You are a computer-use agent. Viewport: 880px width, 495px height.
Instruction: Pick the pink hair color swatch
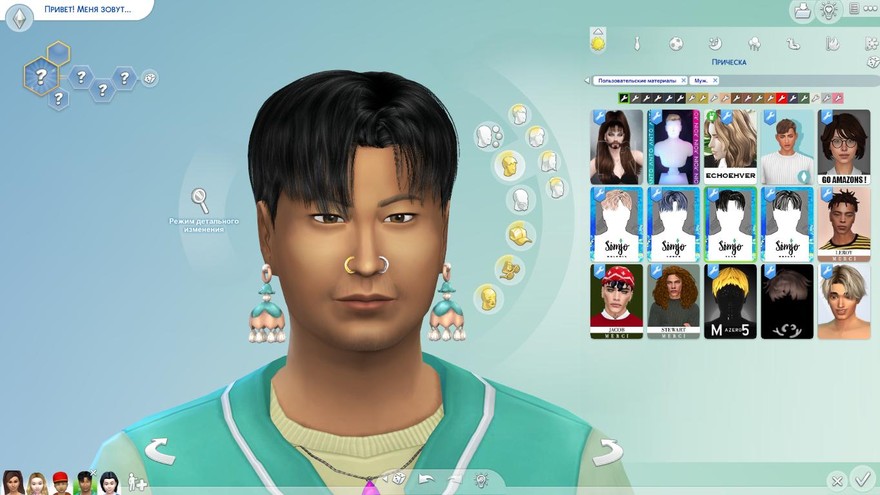[838, 99]
